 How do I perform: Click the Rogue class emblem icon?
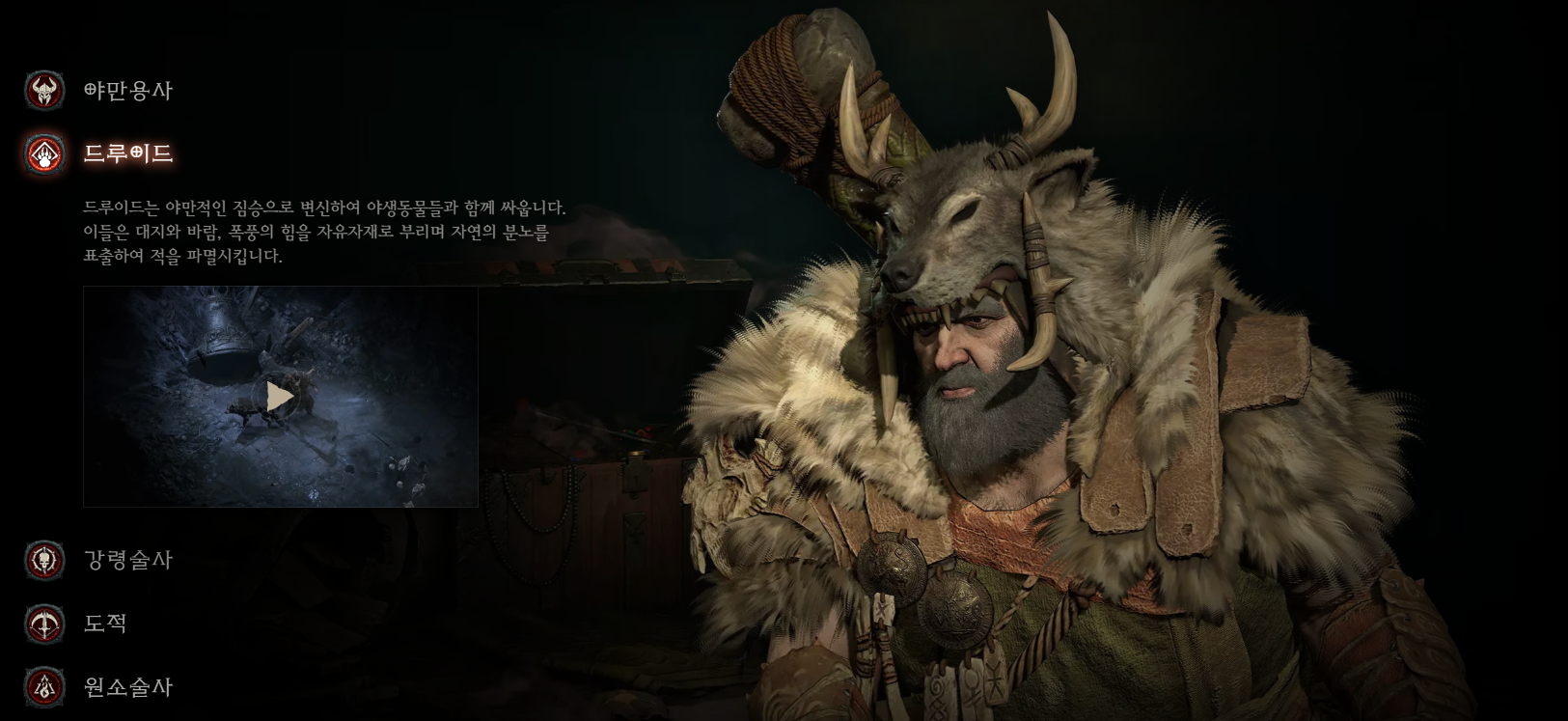pyautogui.click(x=43, y=624)
